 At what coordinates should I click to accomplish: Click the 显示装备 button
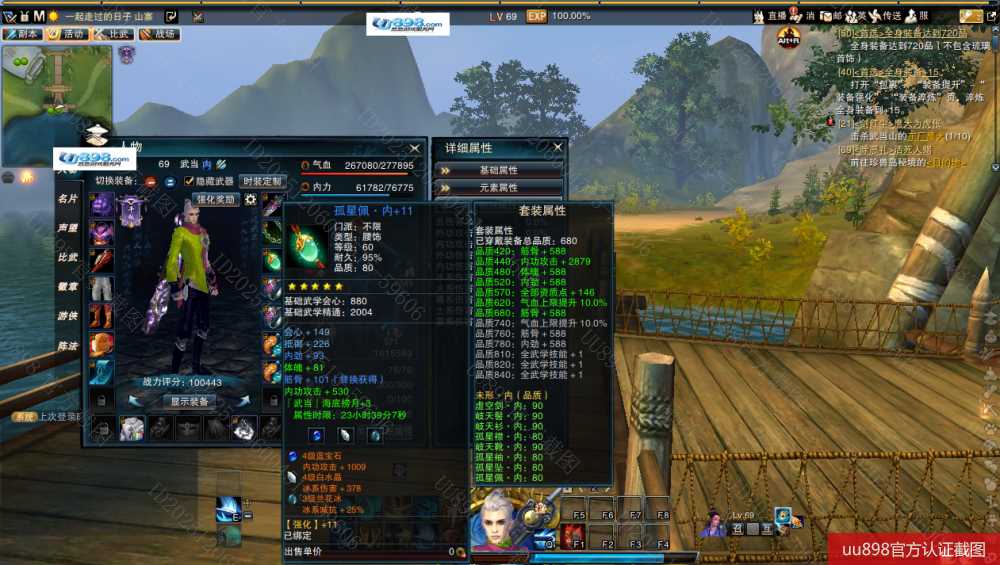tap(189, 401)
